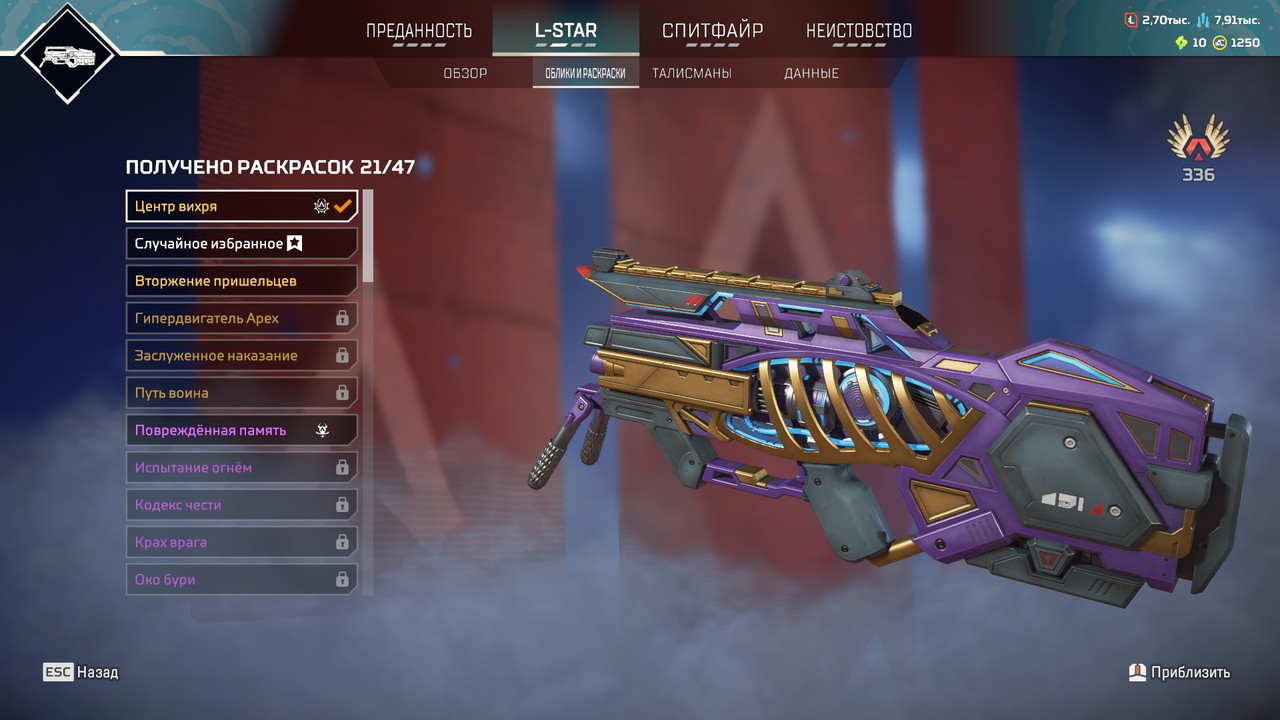The image size is (1280, 720).
Task: Go to the Неистовство weapon tab
Action: pos(859,30)
